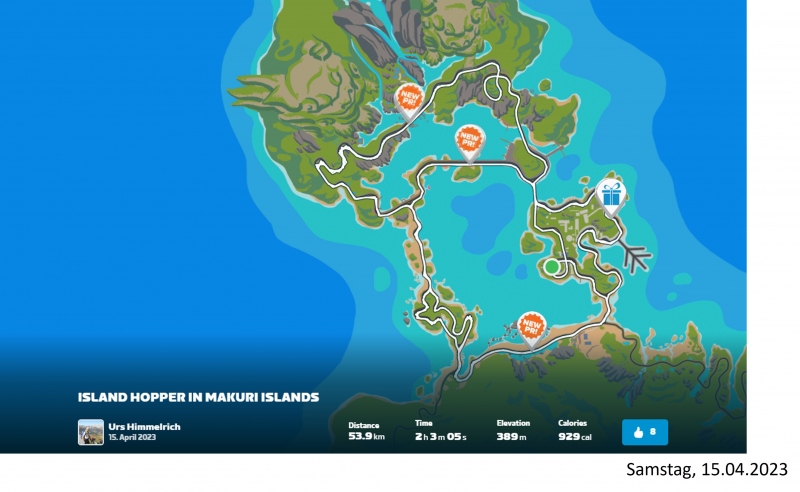Viewport: 800px width, 492px height.
Task: Click the green start point marker
Action: pyautogui.click(x=551, y=266)
